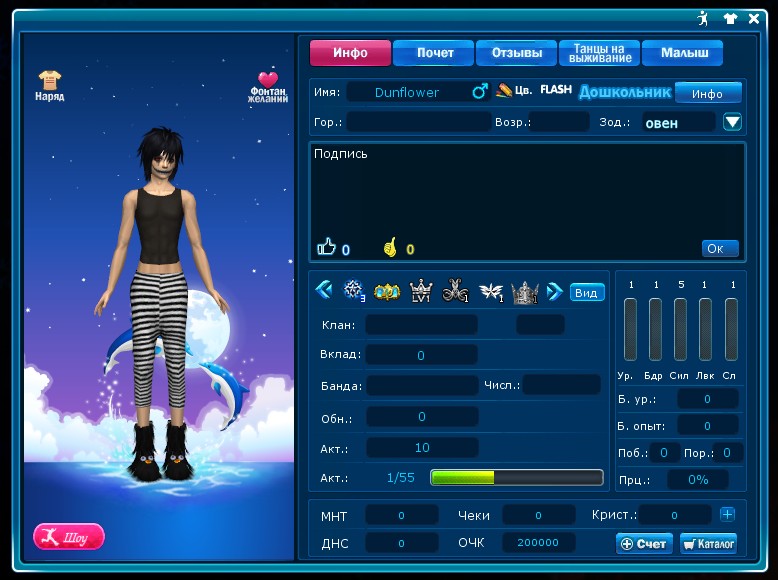The height and width of the screenshot is (580, 778).
Task: Open the zodiac sign dropdown arrow
Action: pos(732,122)
